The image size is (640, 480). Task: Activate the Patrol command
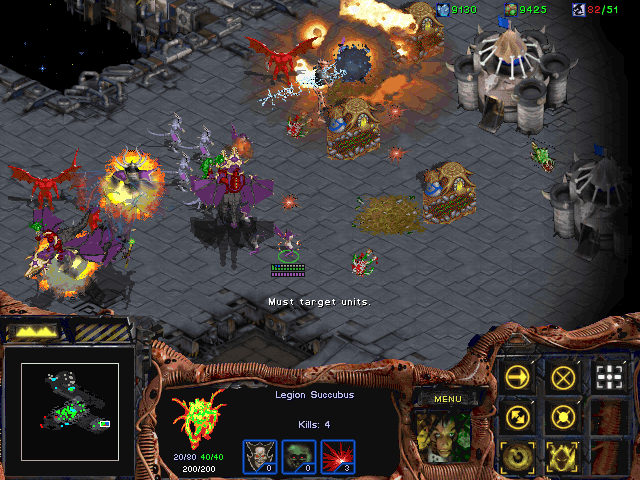(518, 416)
